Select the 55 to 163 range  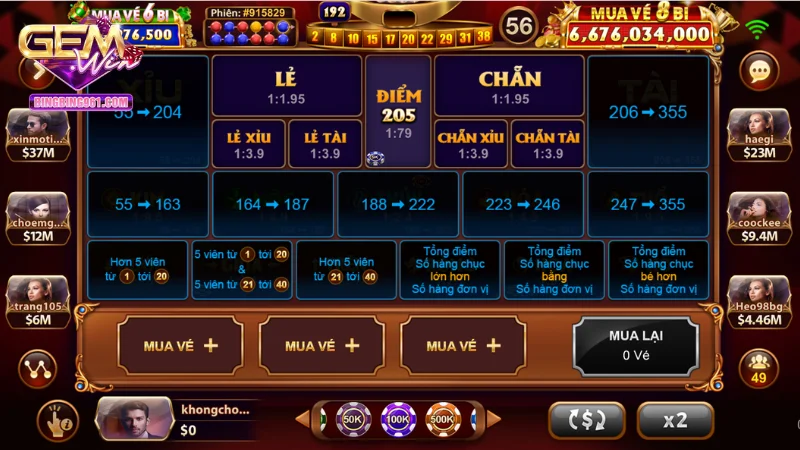point(148,204)
